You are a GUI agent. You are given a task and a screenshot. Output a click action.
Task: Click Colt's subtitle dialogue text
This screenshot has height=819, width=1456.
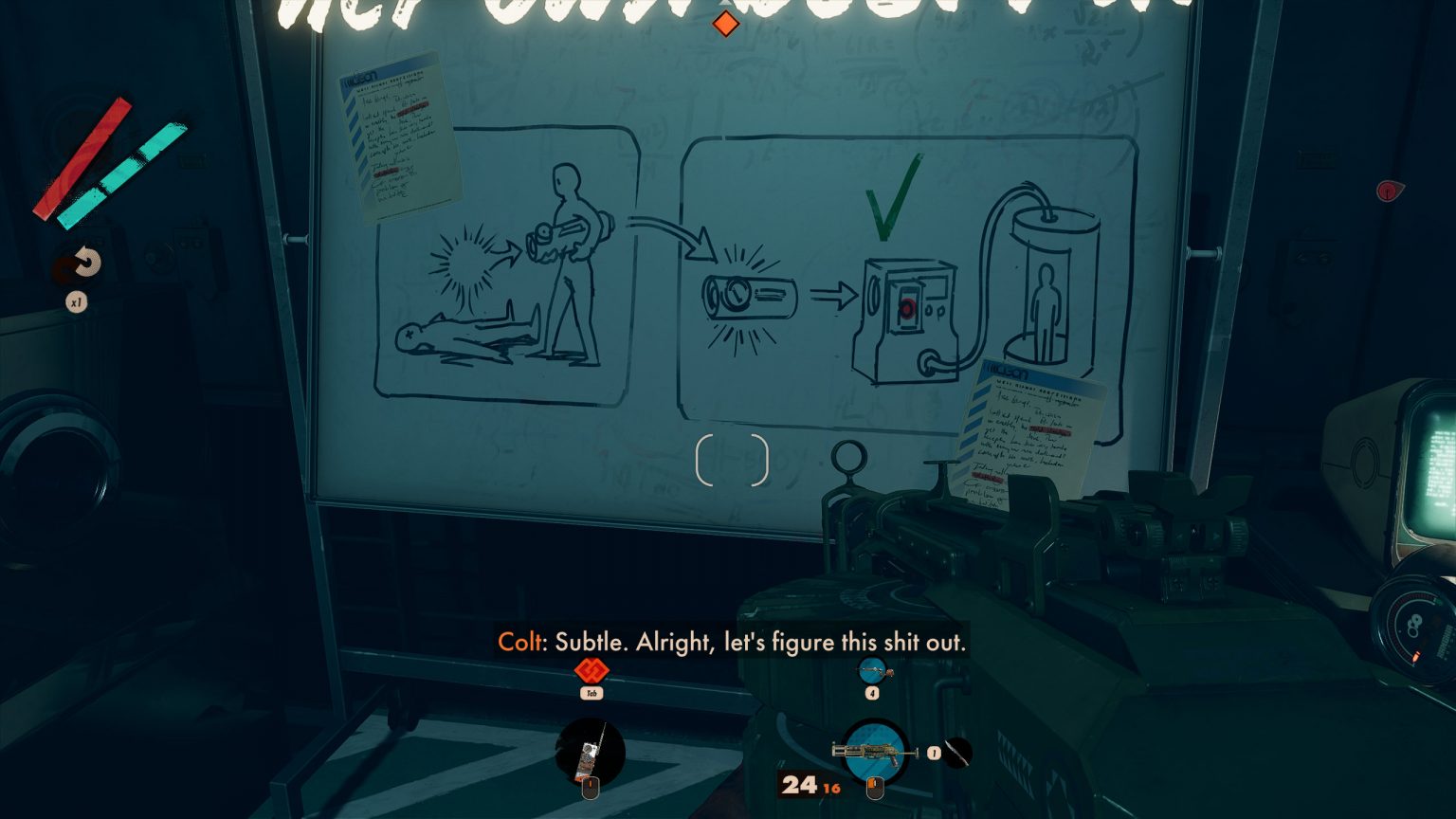pos(732,642)
